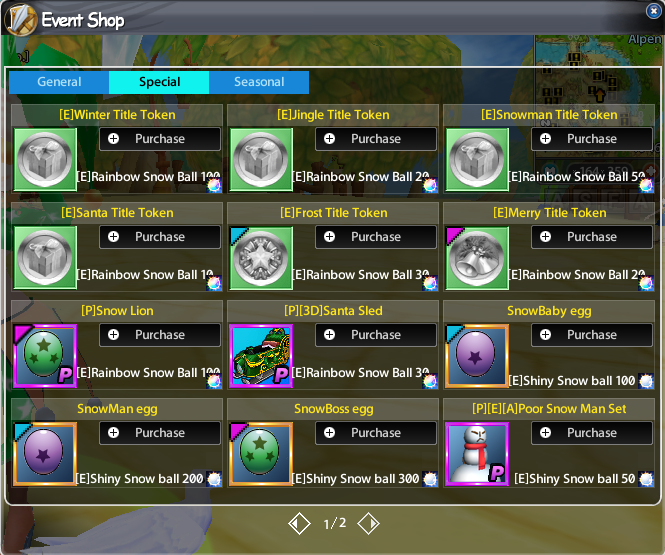The image size is (665, 555).
Task: Purchase the Snowman Title Token
Action: click(592, 139)
